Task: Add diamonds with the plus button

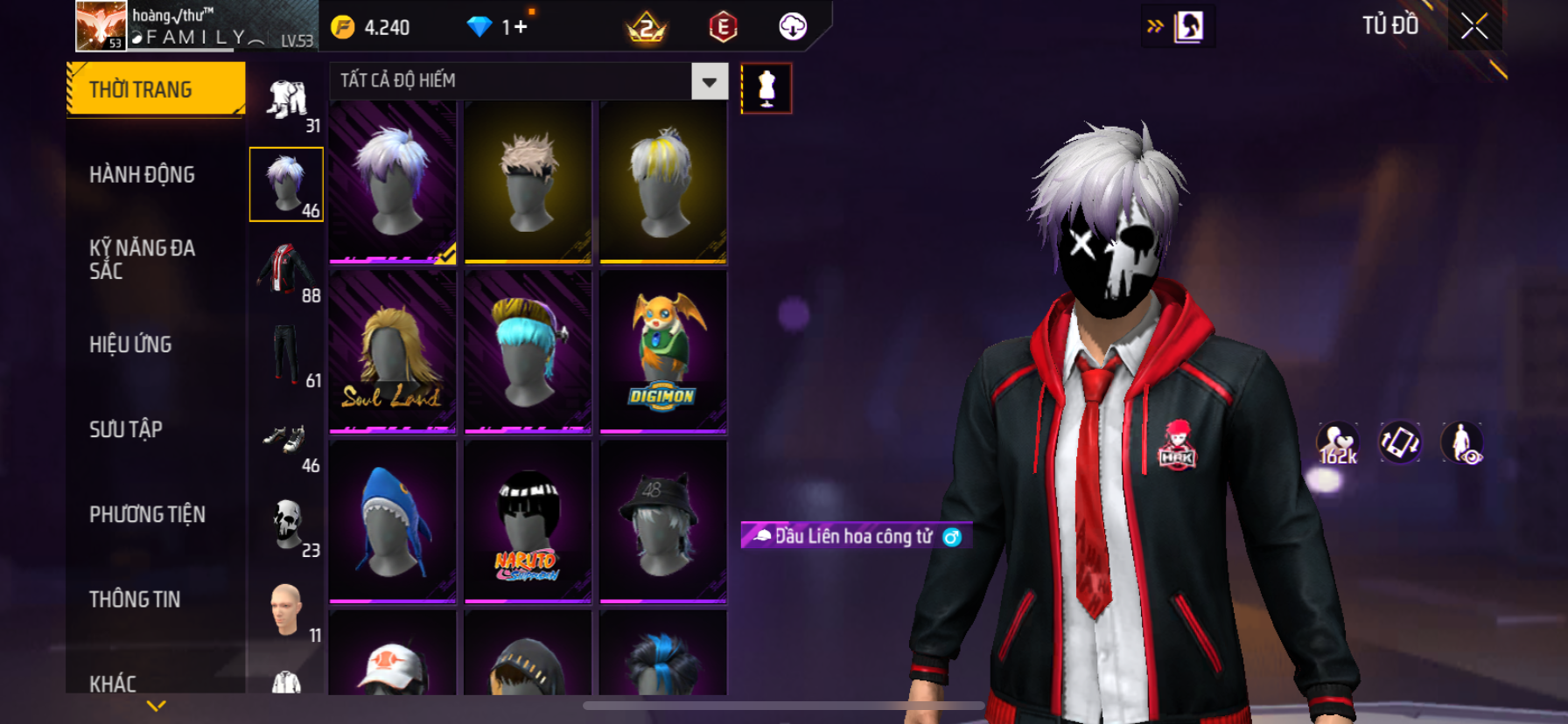Action: tap(521, 27)
